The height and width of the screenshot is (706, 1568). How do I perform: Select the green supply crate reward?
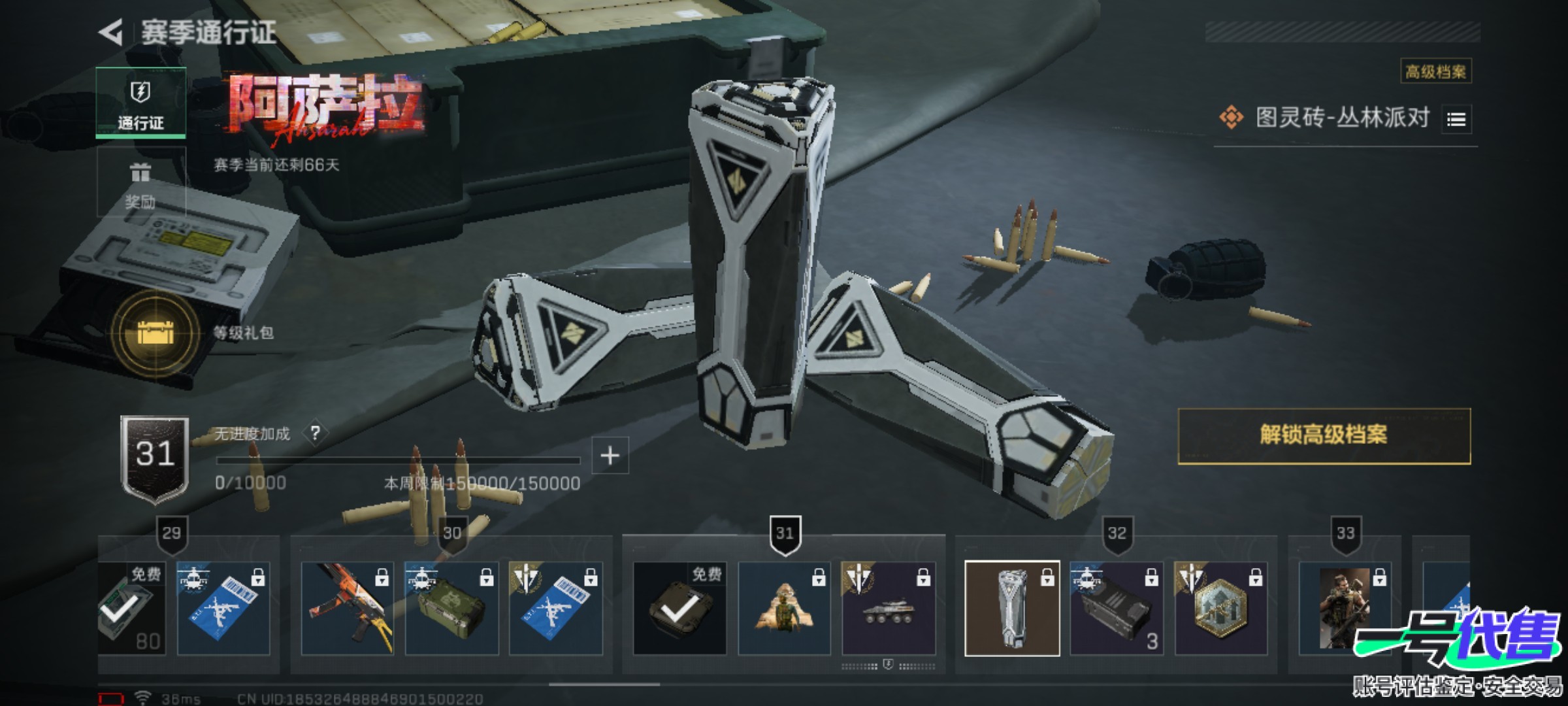451,609
